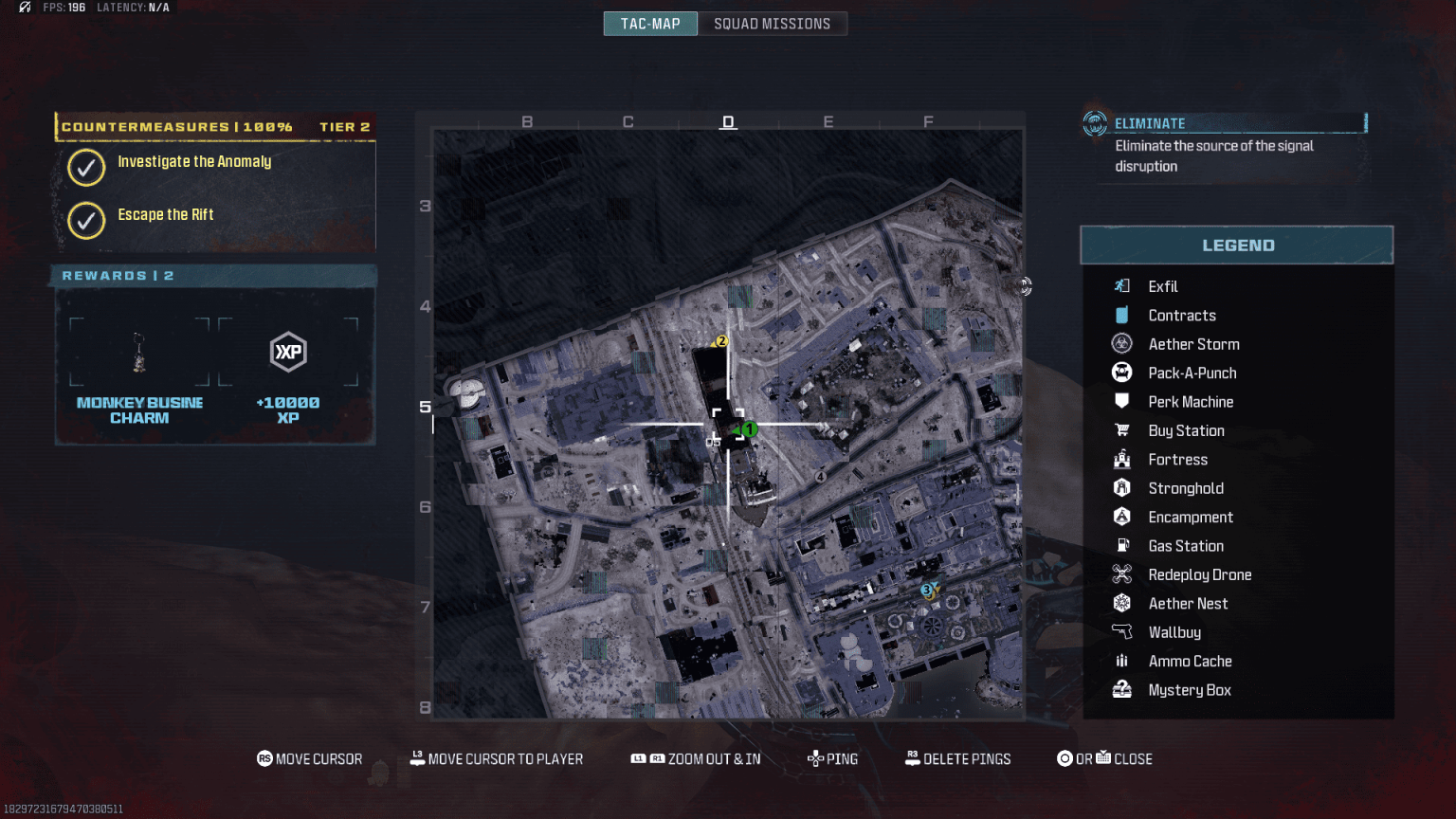1456x819 pixels.
Task: Switch to the TAC-MAP tab
Action: coord(650,24)
